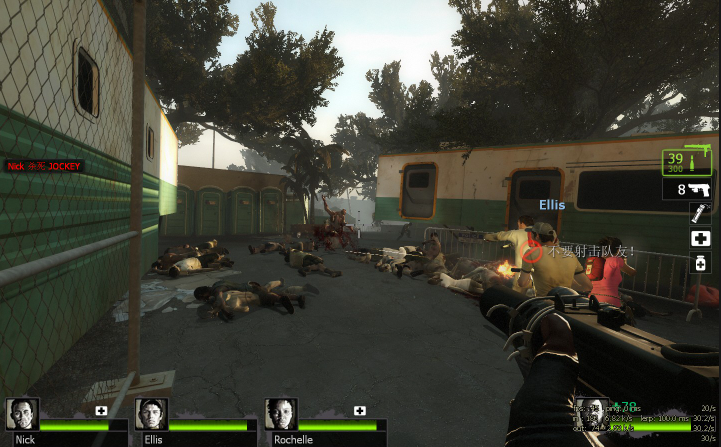Switch to the pistol sidearm slot
The height and width of the screenshot is (447, 721).
point(686,189)
